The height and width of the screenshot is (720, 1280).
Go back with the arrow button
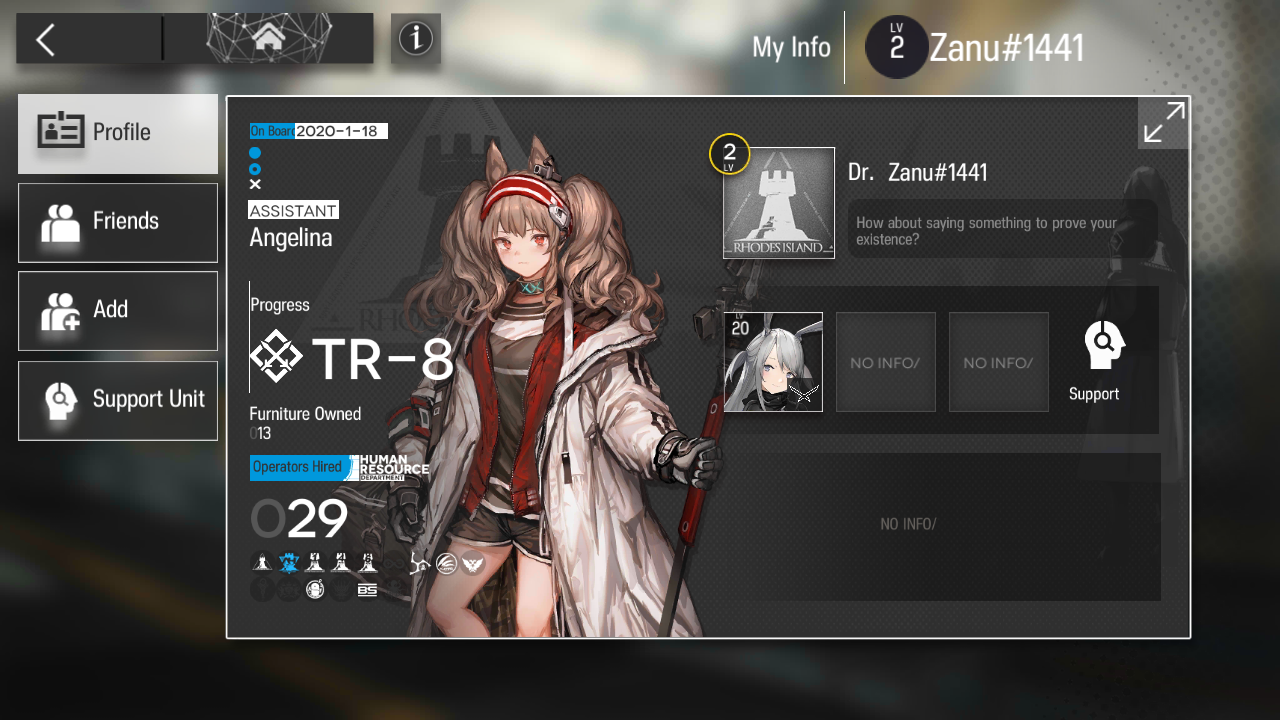[x=46, y=40]
